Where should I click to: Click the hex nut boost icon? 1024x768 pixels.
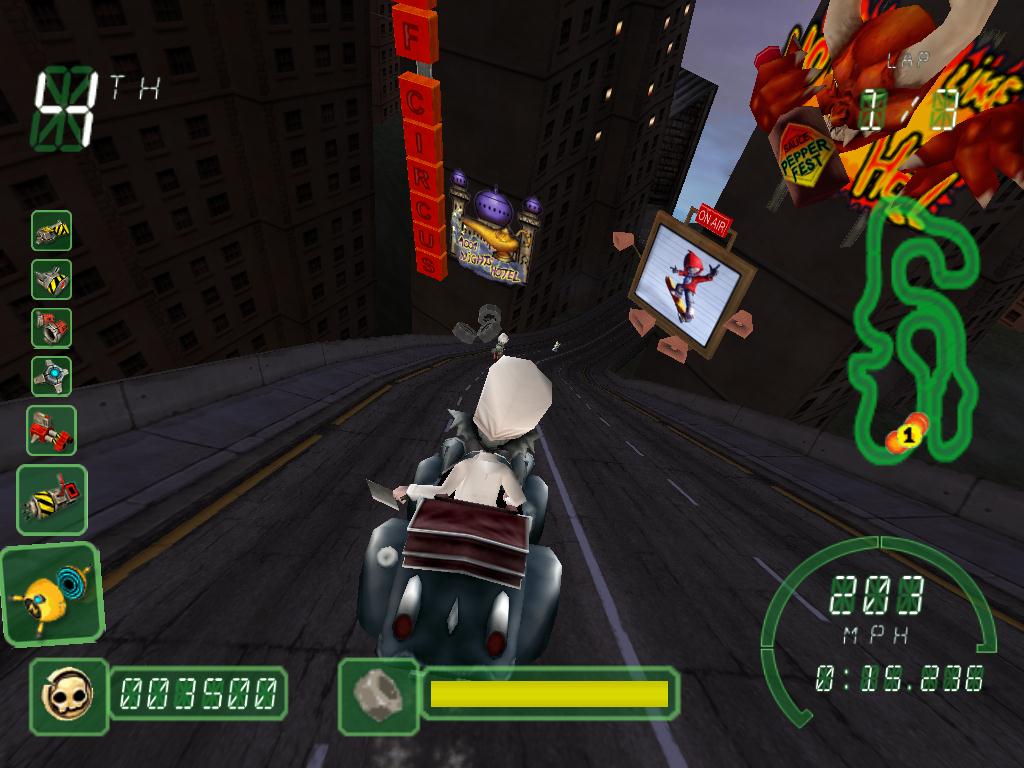pyautogui.click(x=378, y=692)
